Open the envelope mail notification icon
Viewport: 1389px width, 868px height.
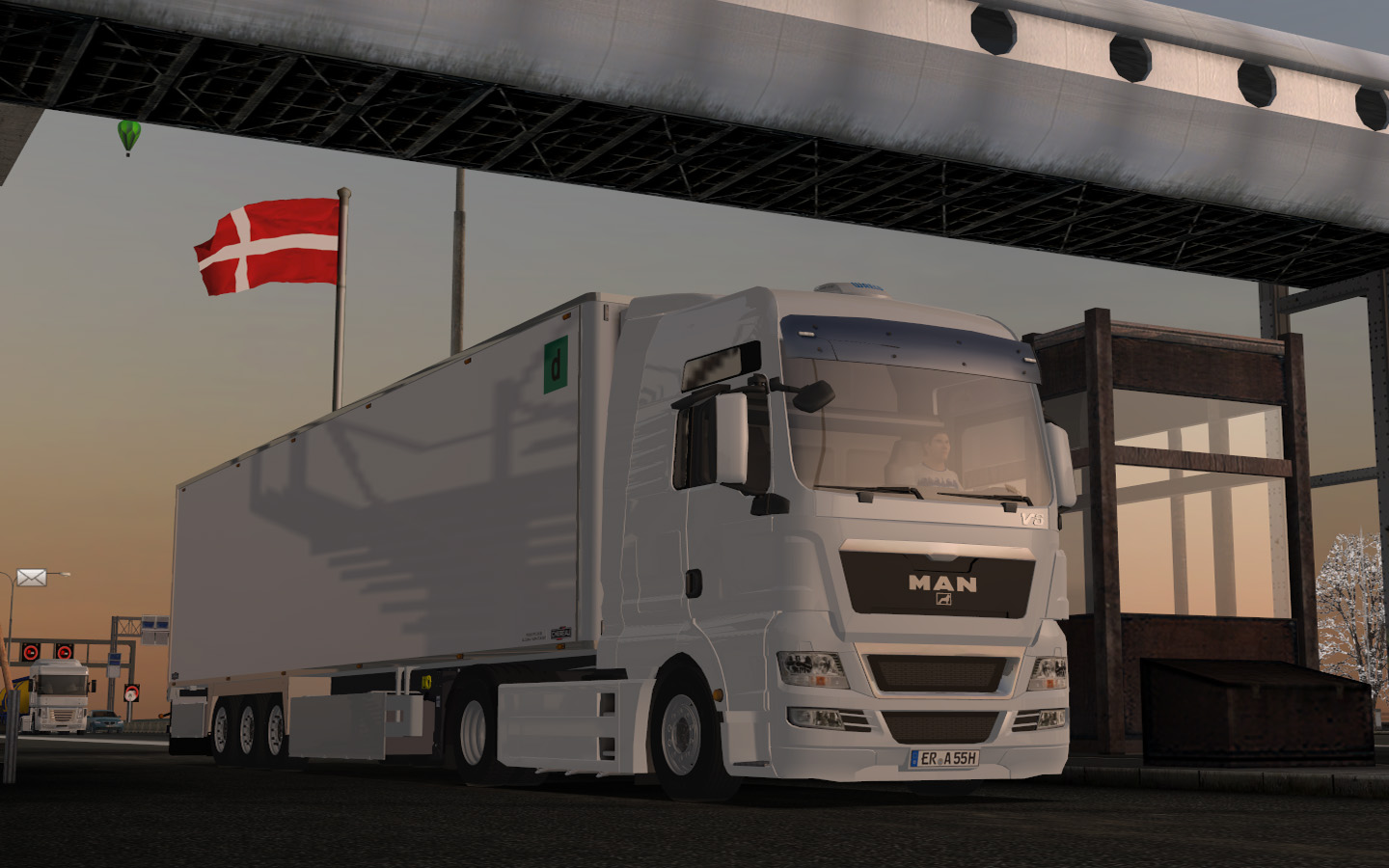(x=31, y=578)
